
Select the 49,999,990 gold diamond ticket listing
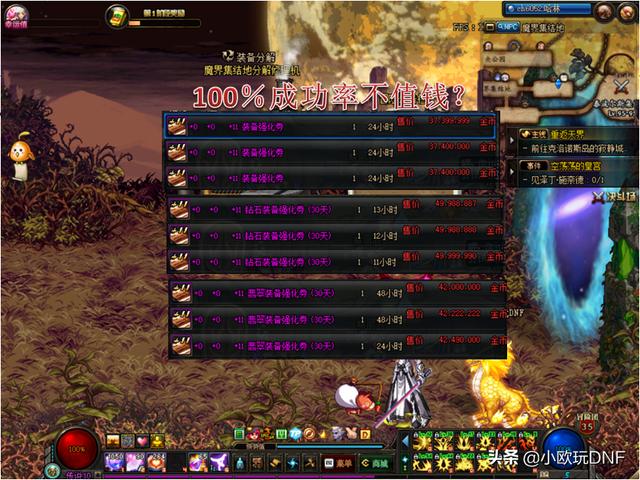pos(336,262)
